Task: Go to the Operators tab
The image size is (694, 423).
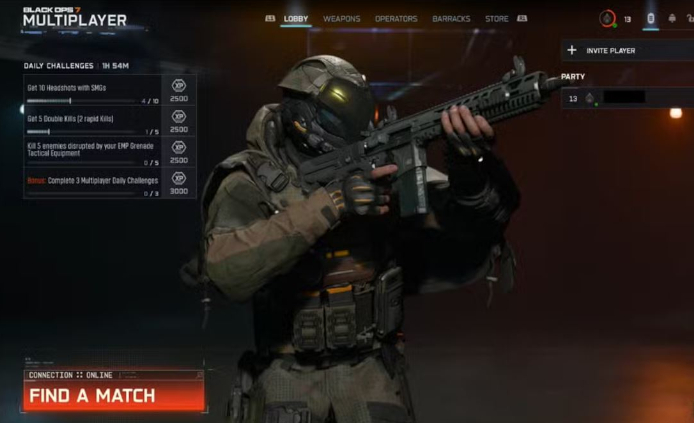Action: coord(396,18)
